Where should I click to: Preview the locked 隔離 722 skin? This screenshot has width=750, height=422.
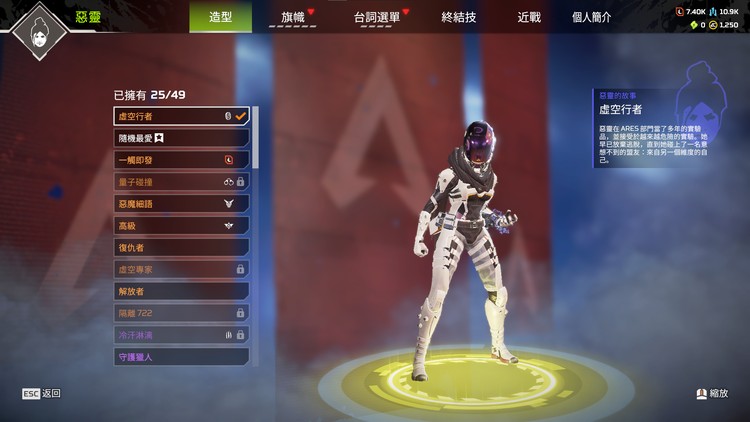181,313
